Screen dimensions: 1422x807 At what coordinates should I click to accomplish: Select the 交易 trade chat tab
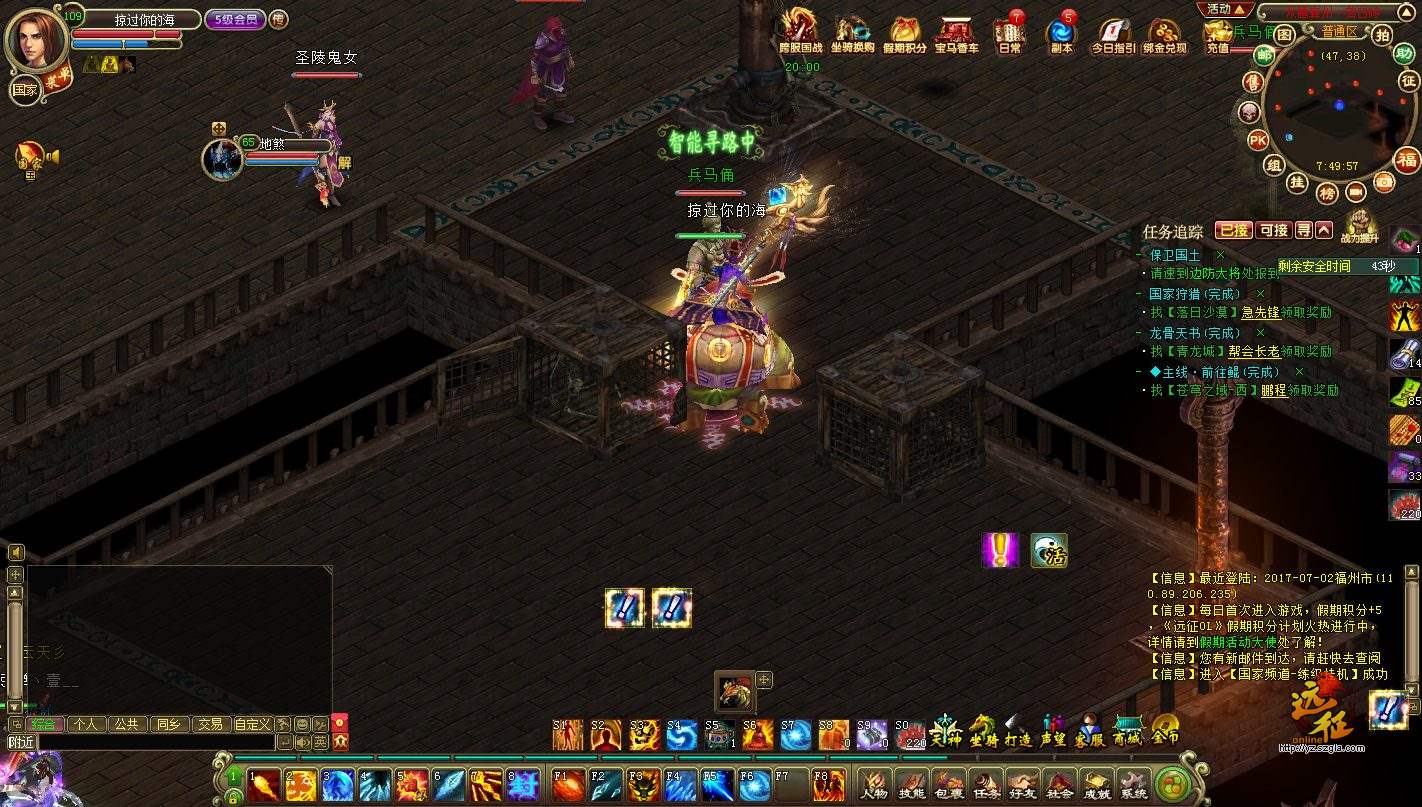(x=209, y=724)
